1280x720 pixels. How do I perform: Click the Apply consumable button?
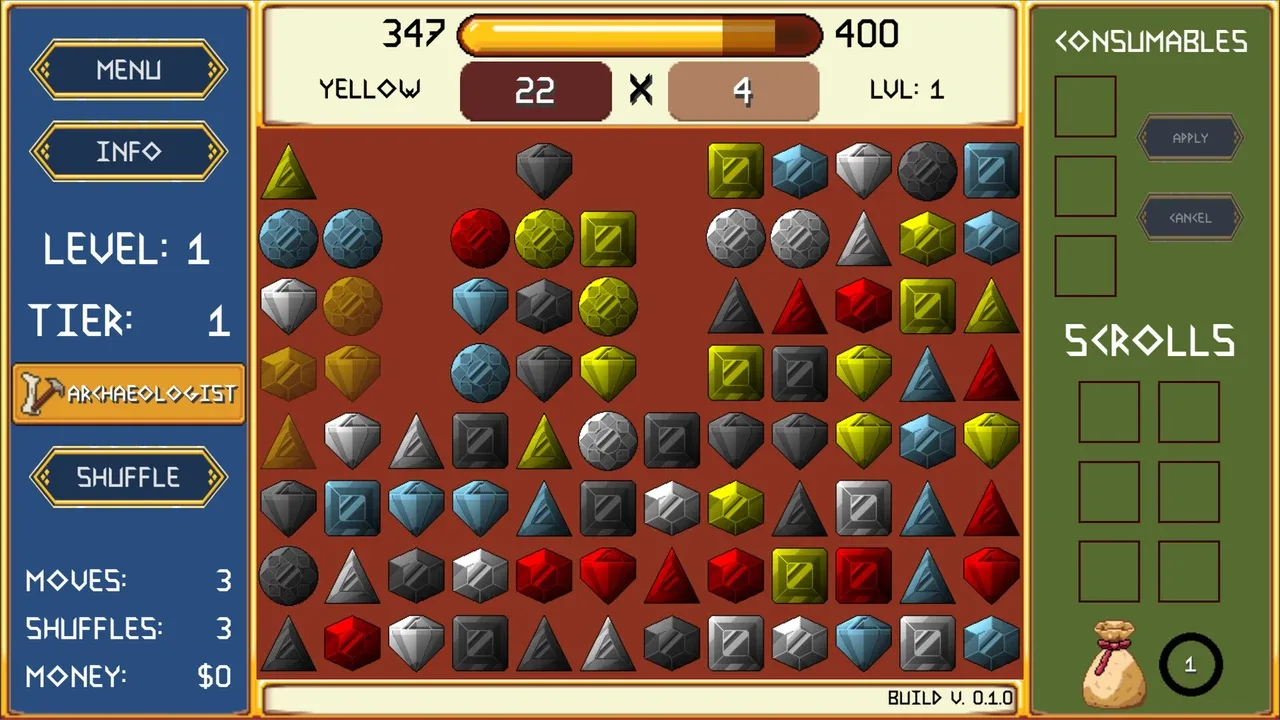coord(1190,138)
